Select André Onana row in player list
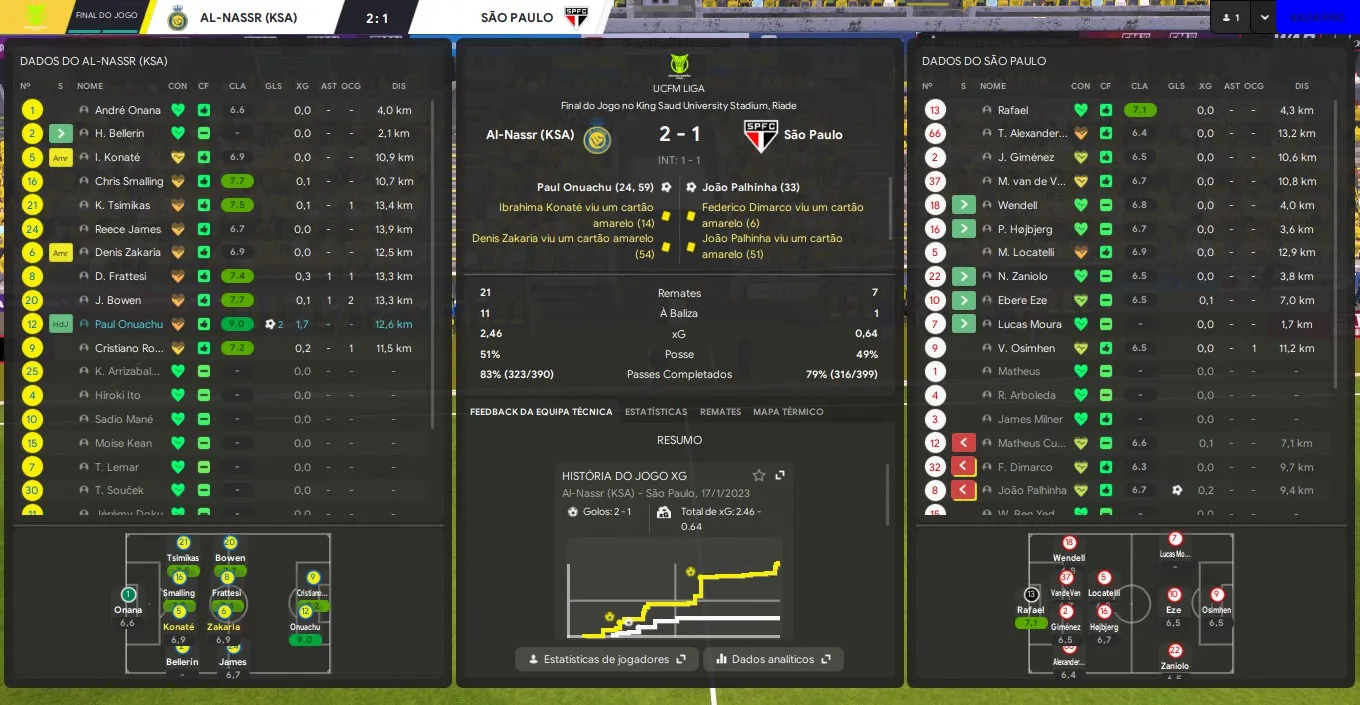 pos(127,110)
